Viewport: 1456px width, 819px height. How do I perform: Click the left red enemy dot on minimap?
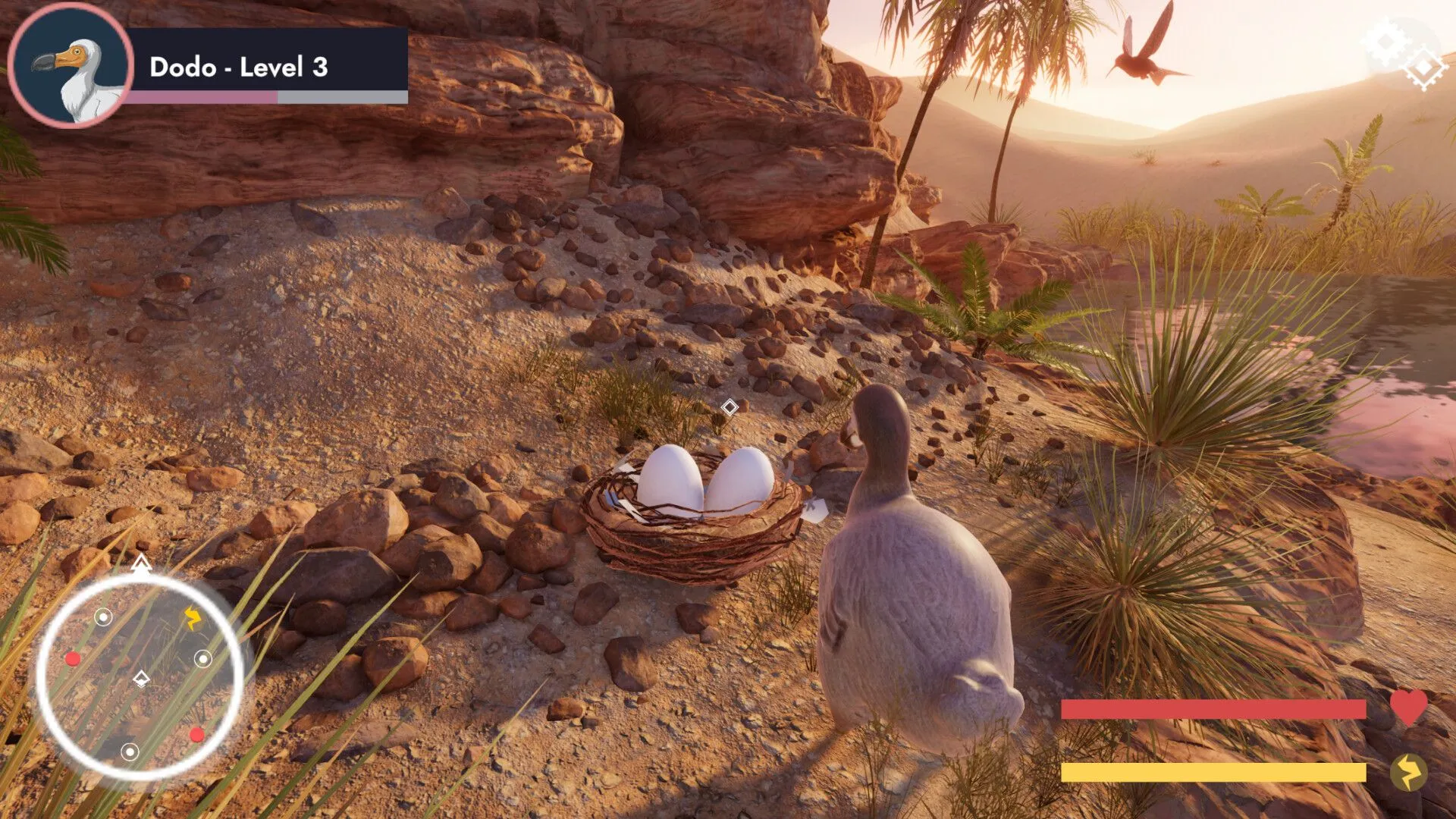click(x=72, y=659)
